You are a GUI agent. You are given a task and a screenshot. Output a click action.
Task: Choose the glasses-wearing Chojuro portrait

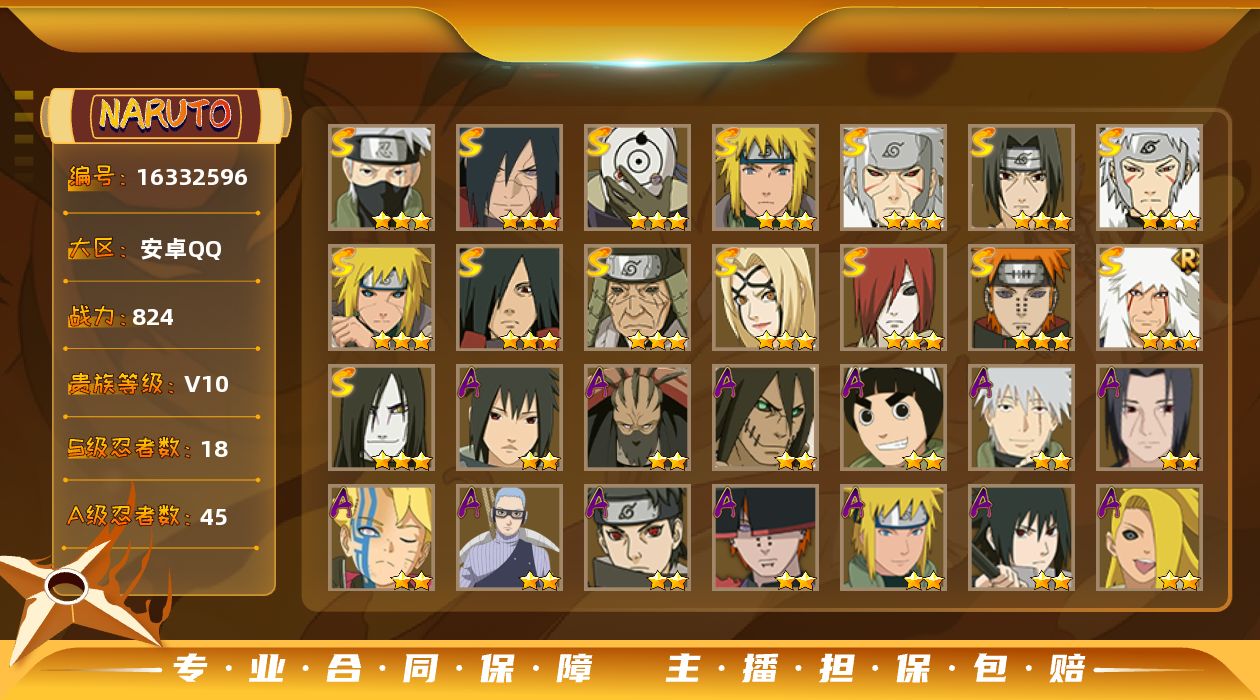pyautogui.click(x=509, y=537)
